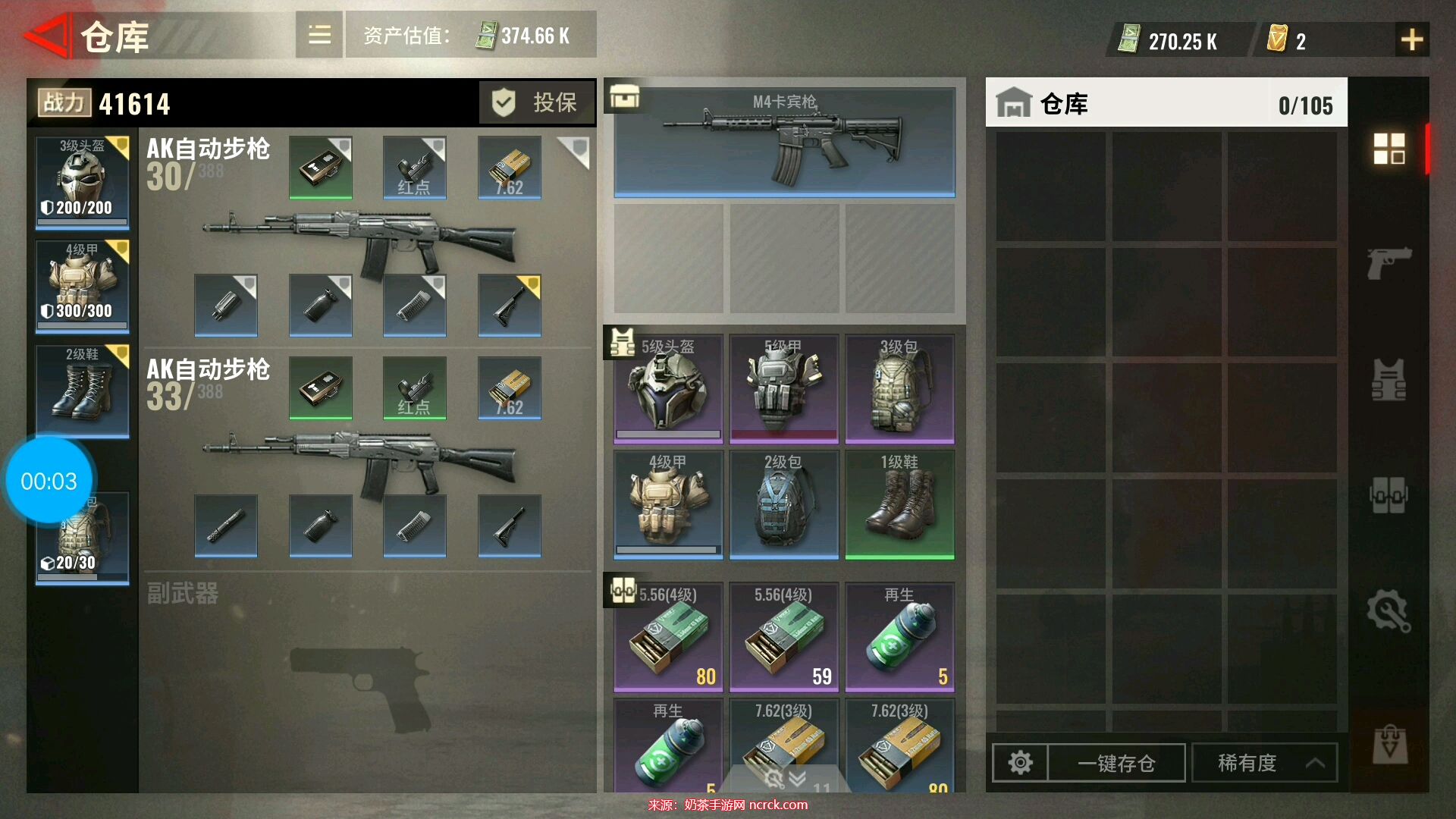Select the equipped level 4 armor slot

pyautogui.click(x=83, y=286)
